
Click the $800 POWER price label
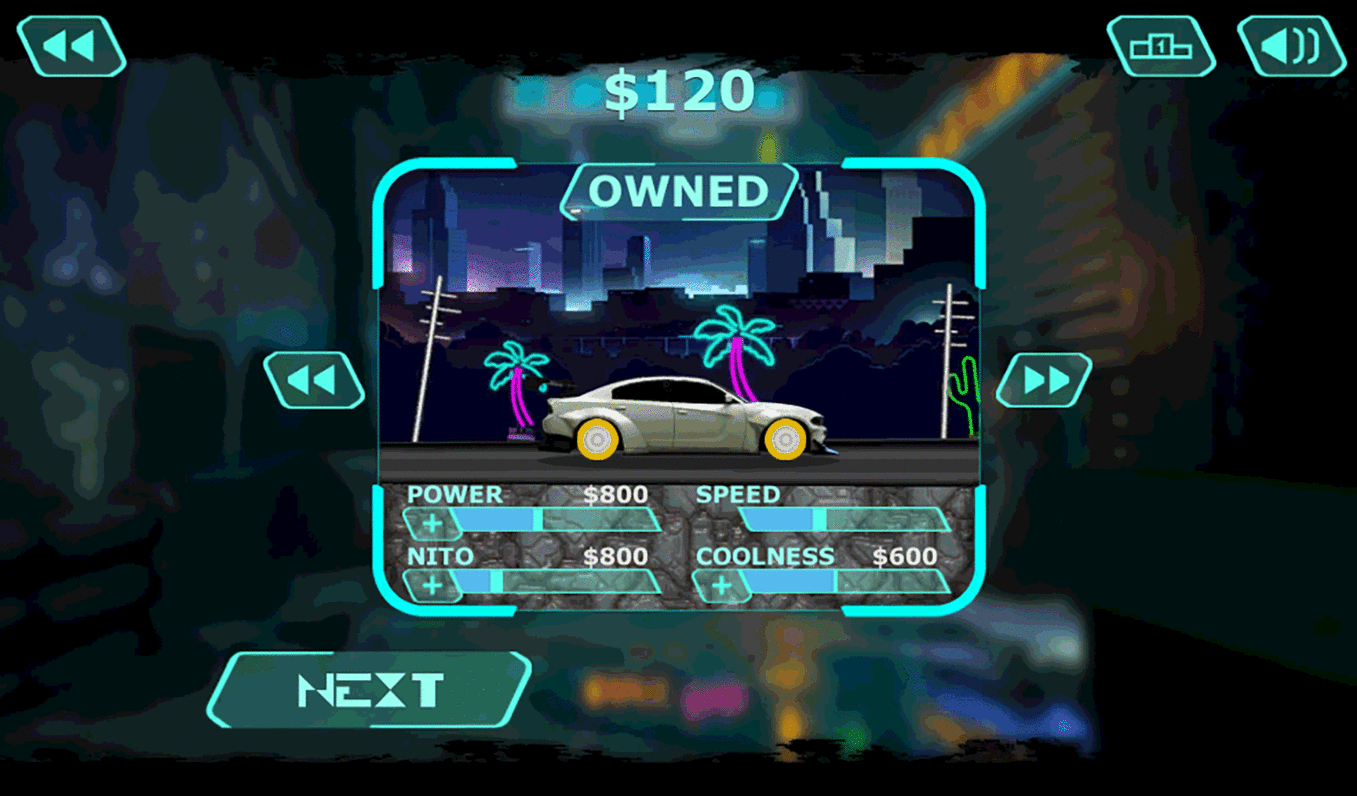(x=618, y=493)
